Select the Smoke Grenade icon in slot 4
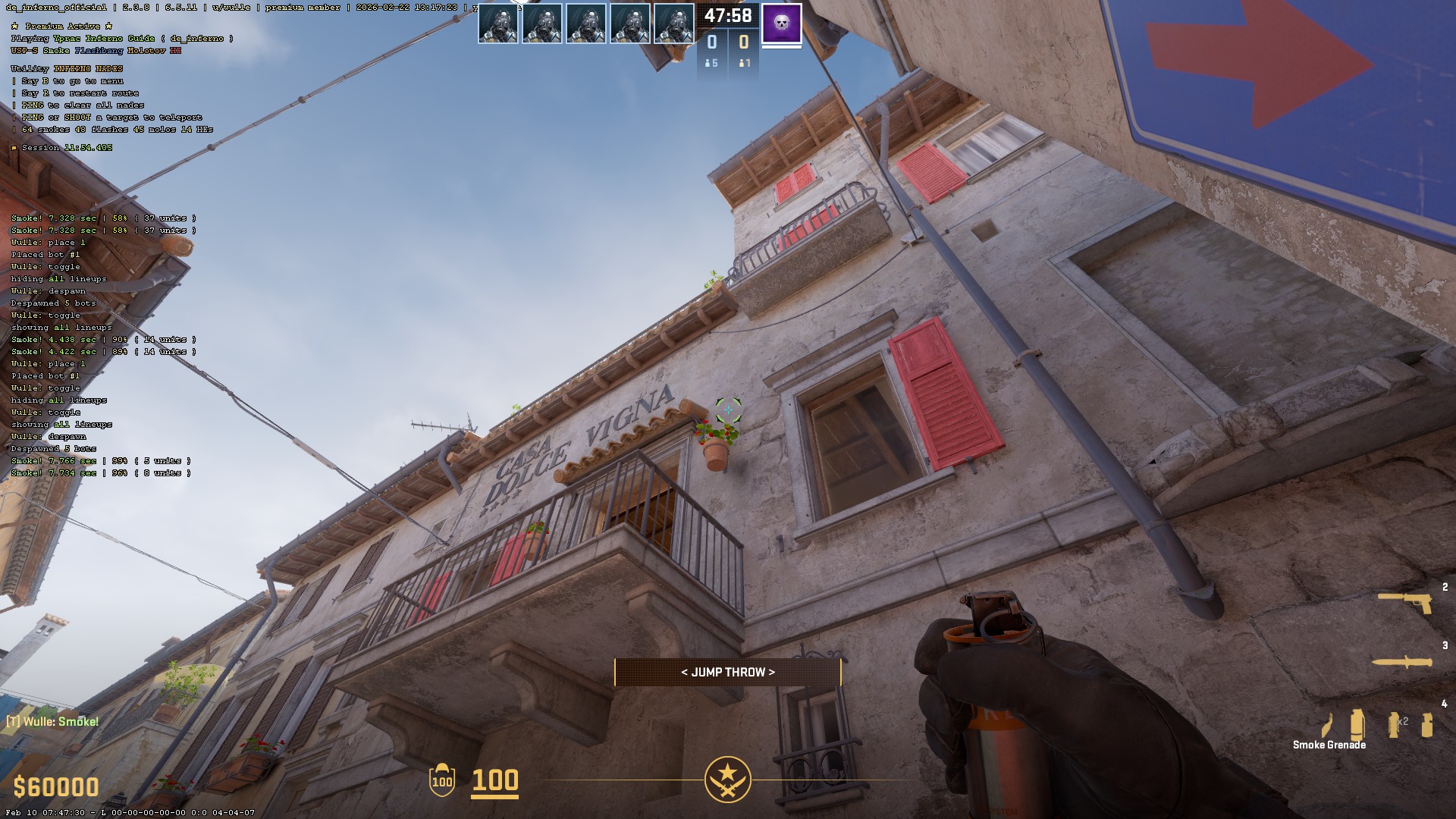This screenshot has width=1456, height=819. [1358, 725]
